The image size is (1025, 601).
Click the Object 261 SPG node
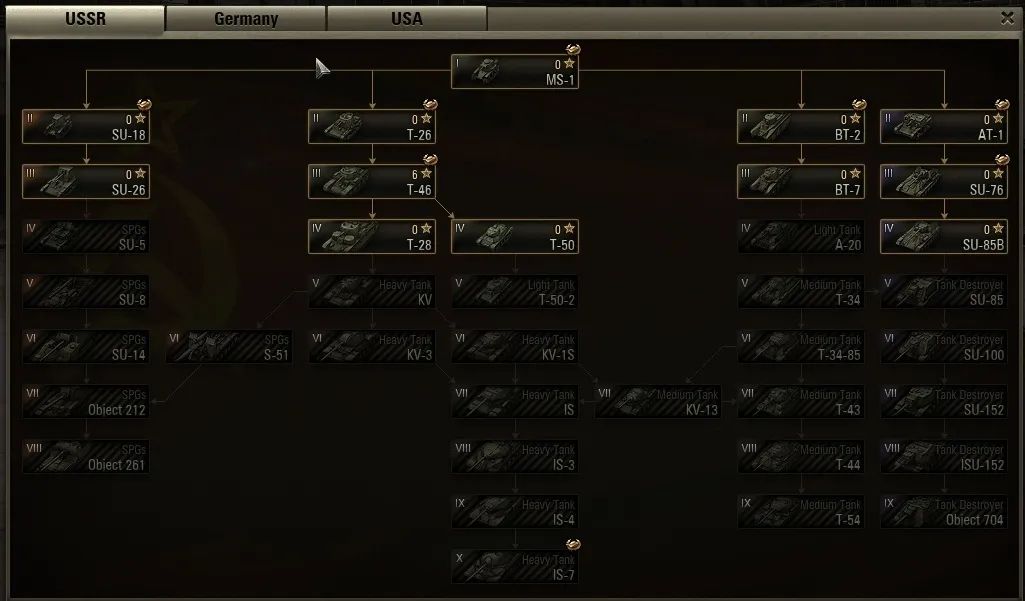(x=86, y=457)
